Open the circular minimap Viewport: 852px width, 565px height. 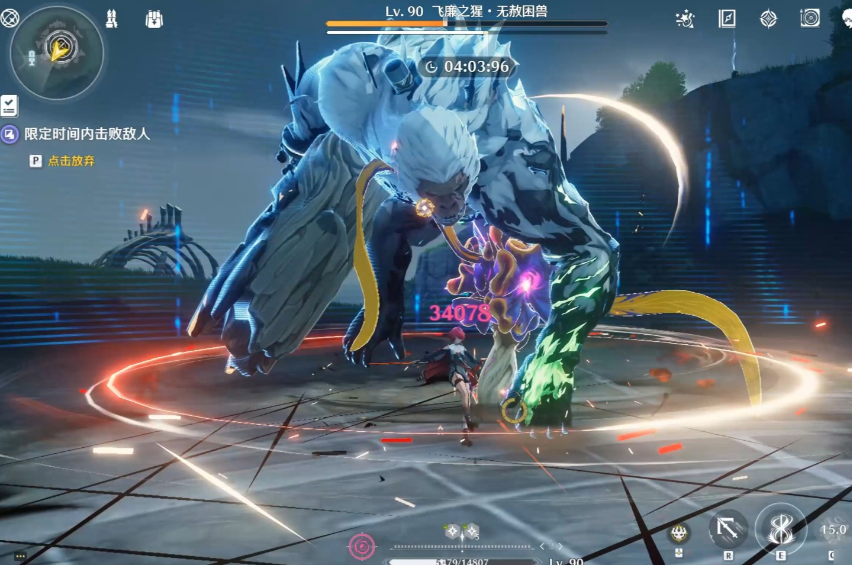(x=56, y=53)
